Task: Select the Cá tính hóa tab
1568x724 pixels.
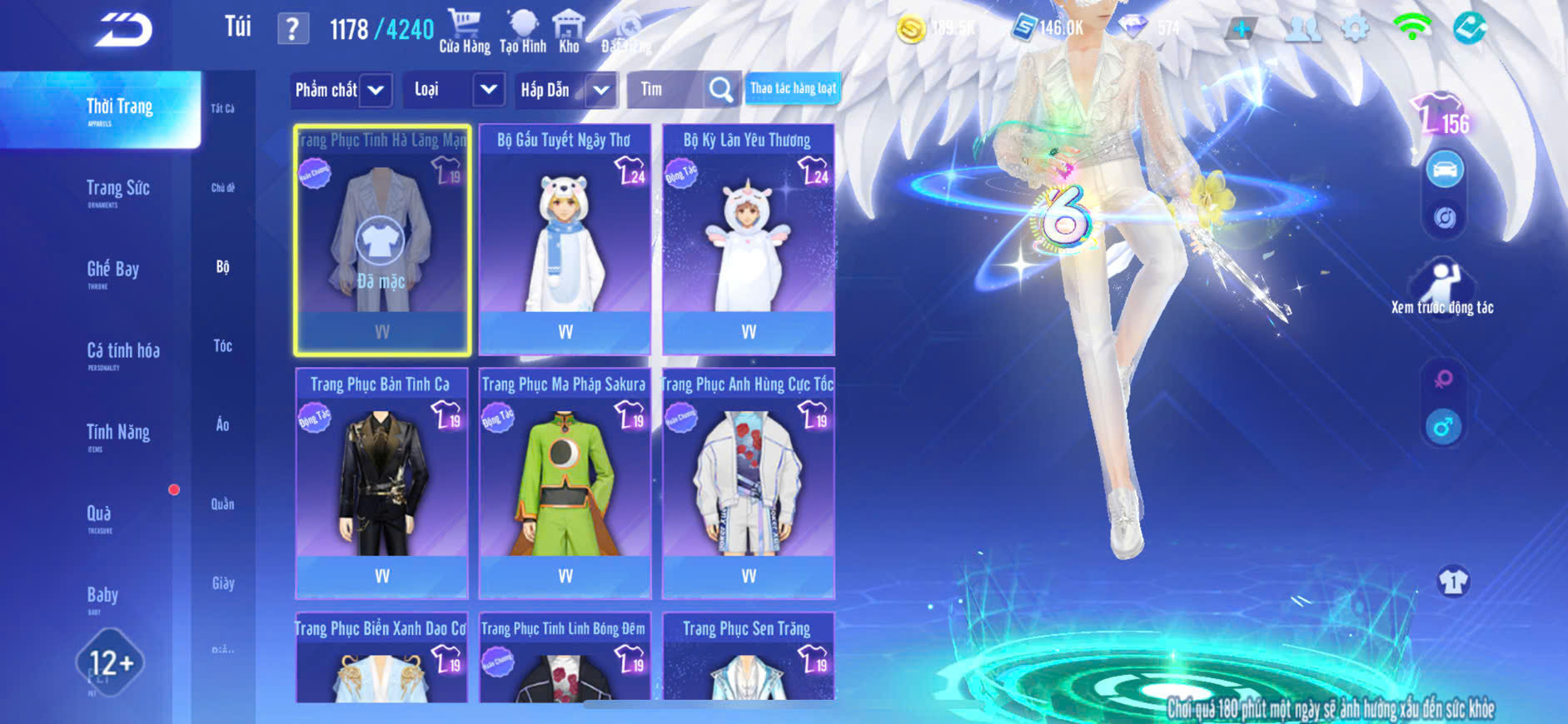Action: point(122,352)
